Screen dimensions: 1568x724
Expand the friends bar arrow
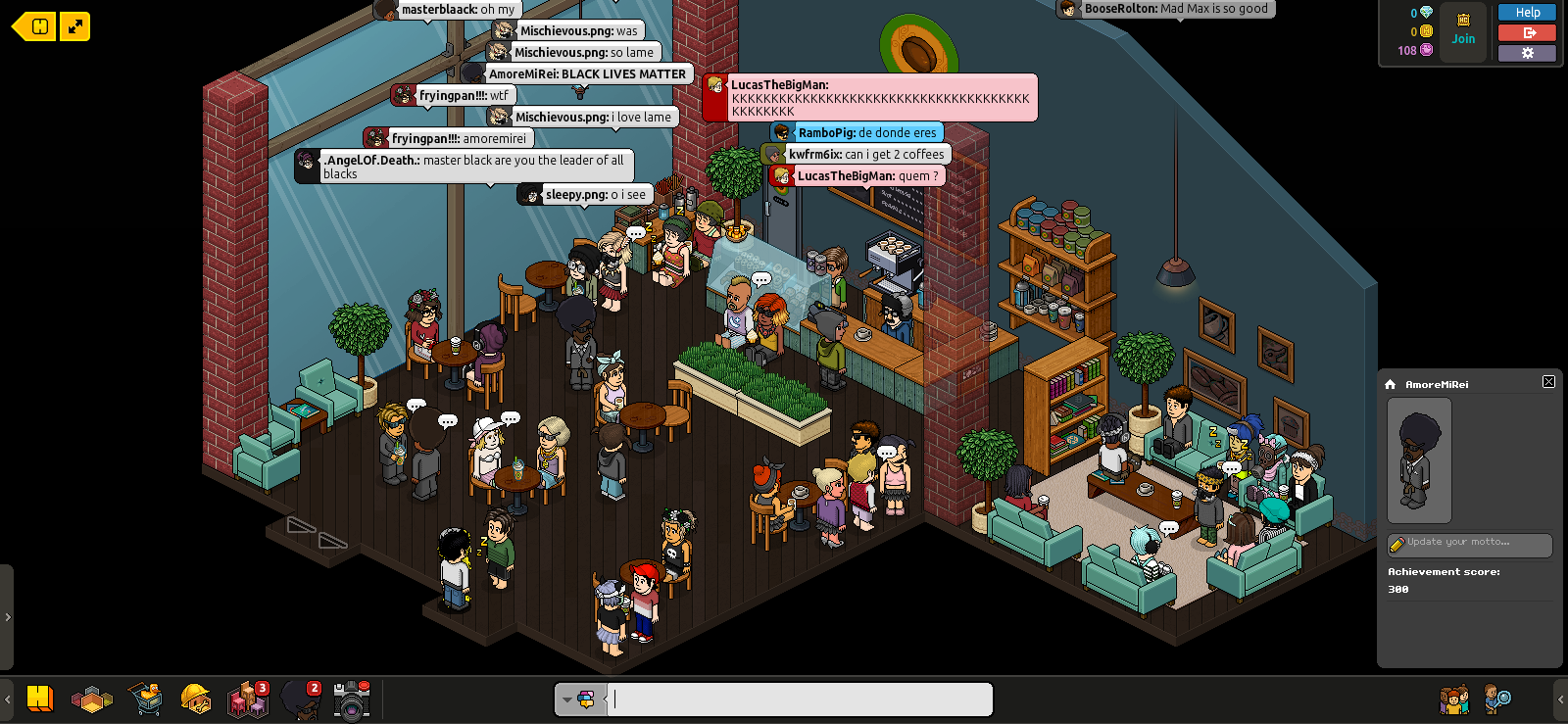coord(1560,700)
